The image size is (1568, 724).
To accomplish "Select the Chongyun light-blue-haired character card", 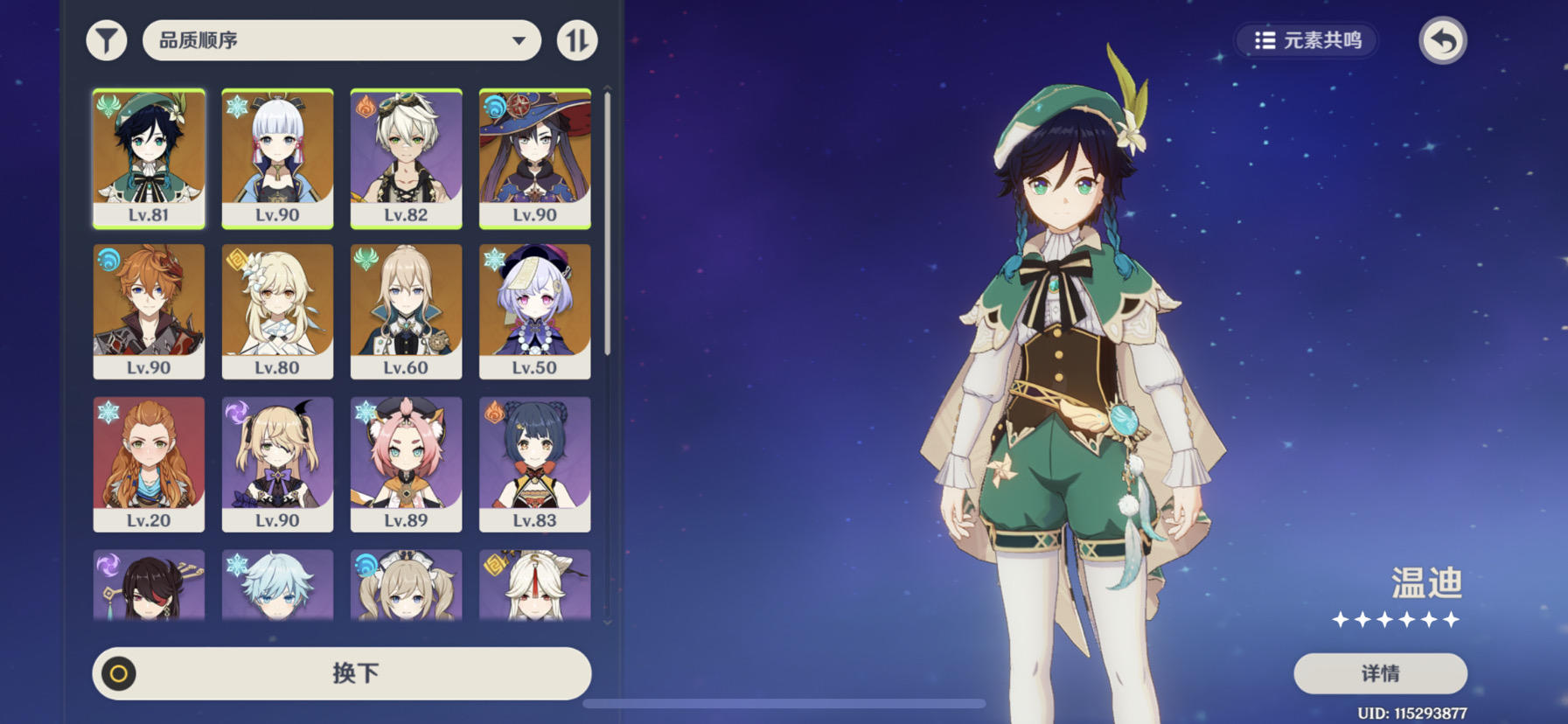I will (x=277, y=584).
